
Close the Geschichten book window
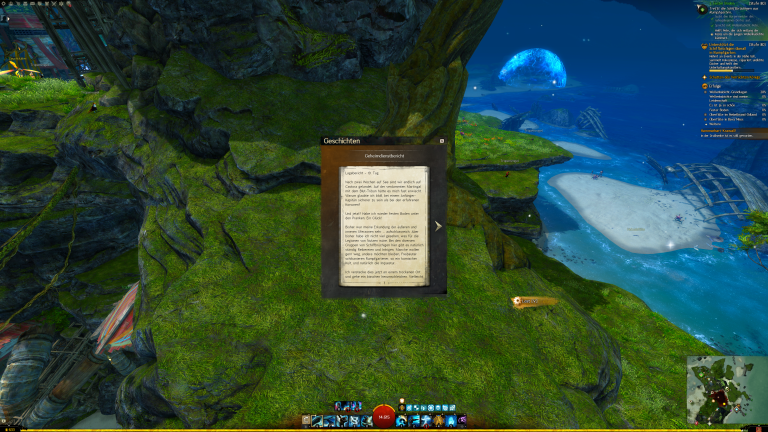pos(442,141)
